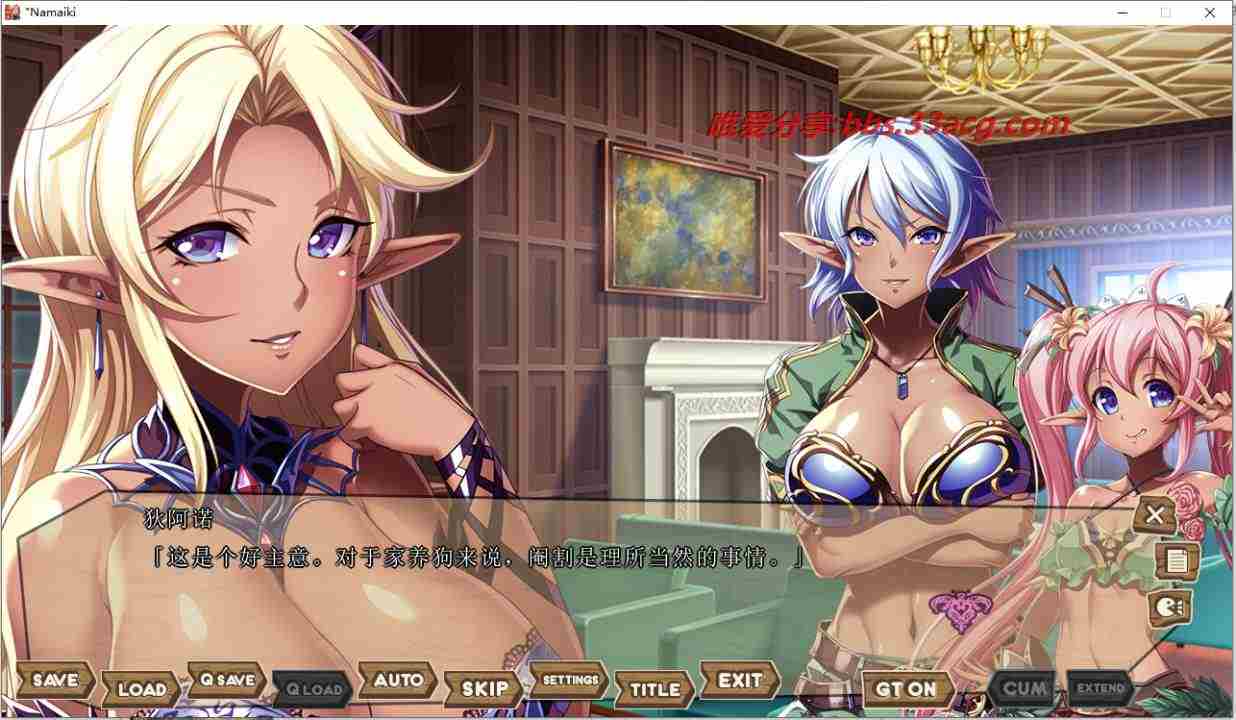Choose the Exit button
The image size is (1236, 720).
click(740, 680)
